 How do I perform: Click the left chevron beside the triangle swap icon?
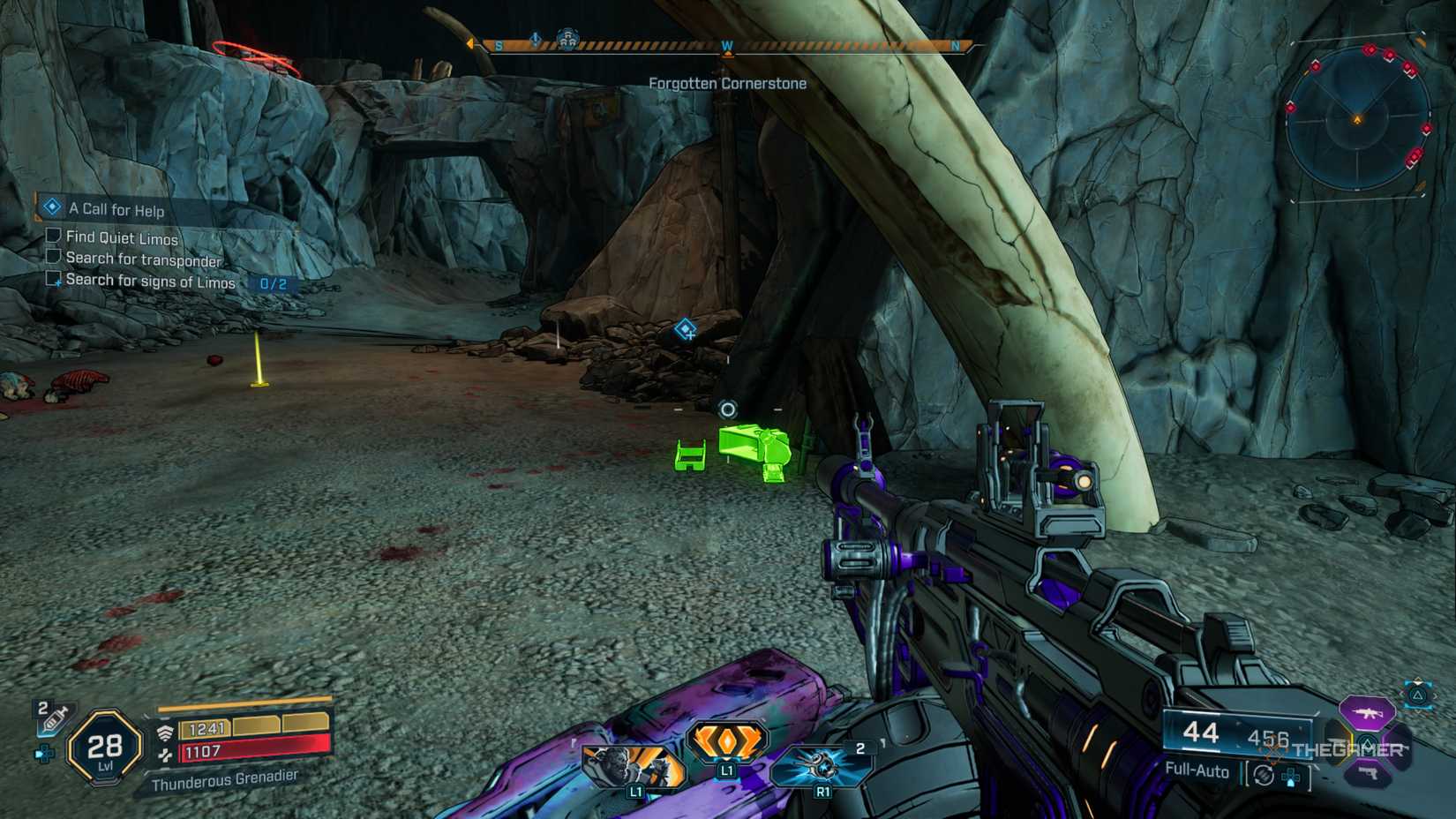(x=1402, y=695)
